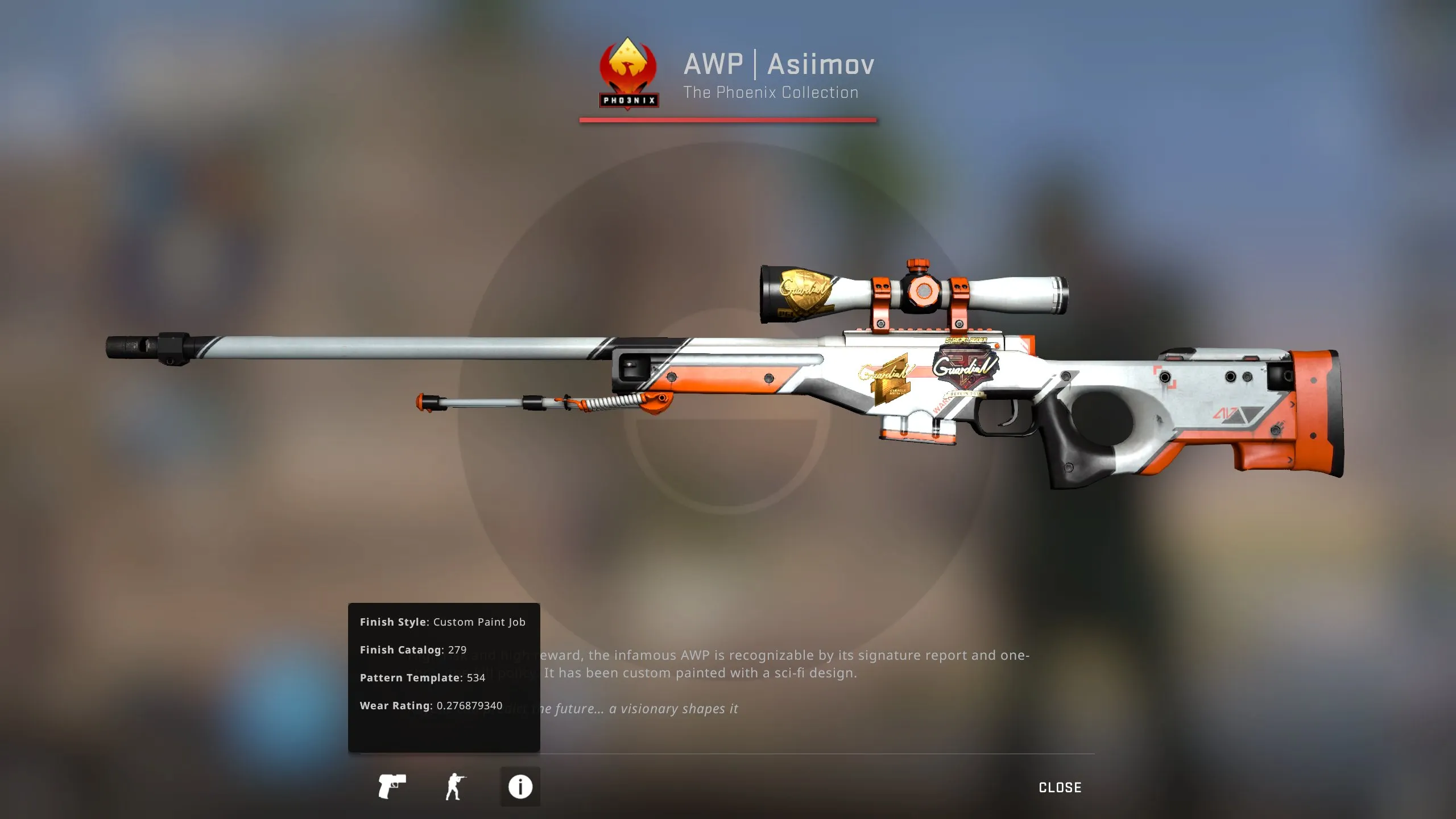Click the red divider bar under the title

726,120
